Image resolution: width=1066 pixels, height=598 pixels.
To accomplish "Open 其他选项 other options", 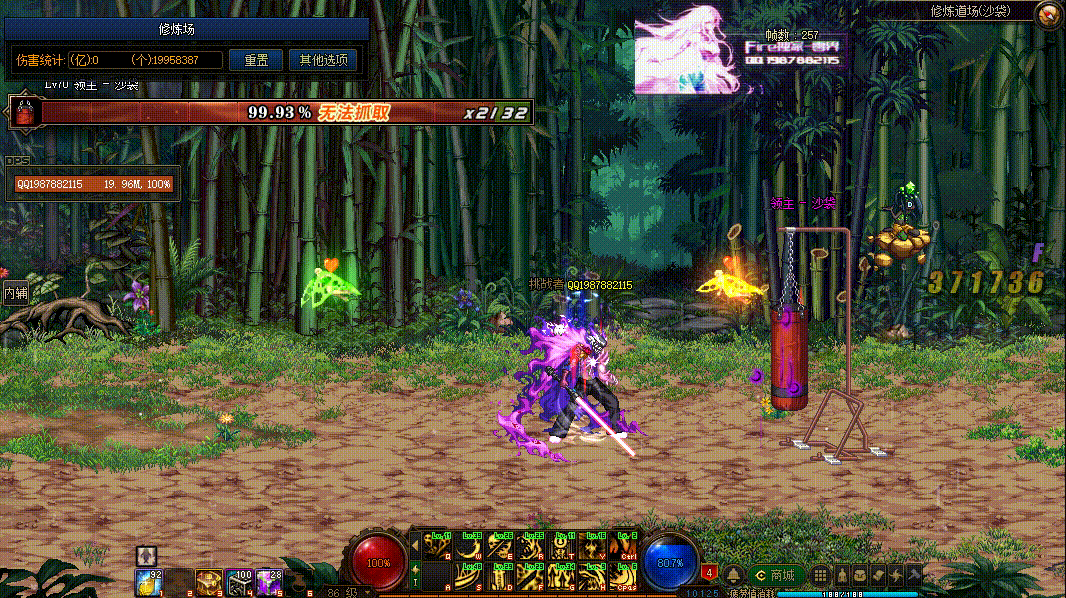I will coord(323,60).
